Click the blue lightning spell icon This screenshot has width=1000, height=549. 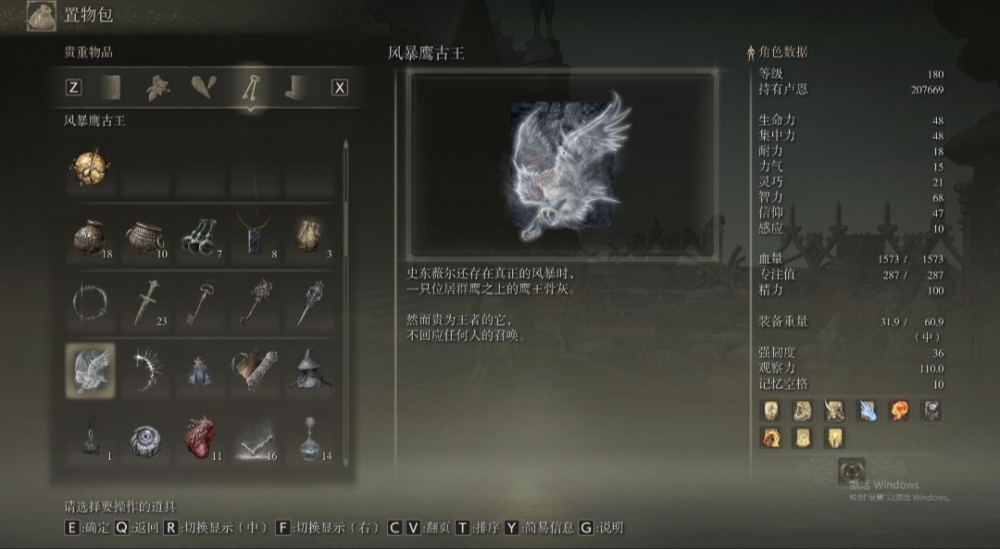866,410
